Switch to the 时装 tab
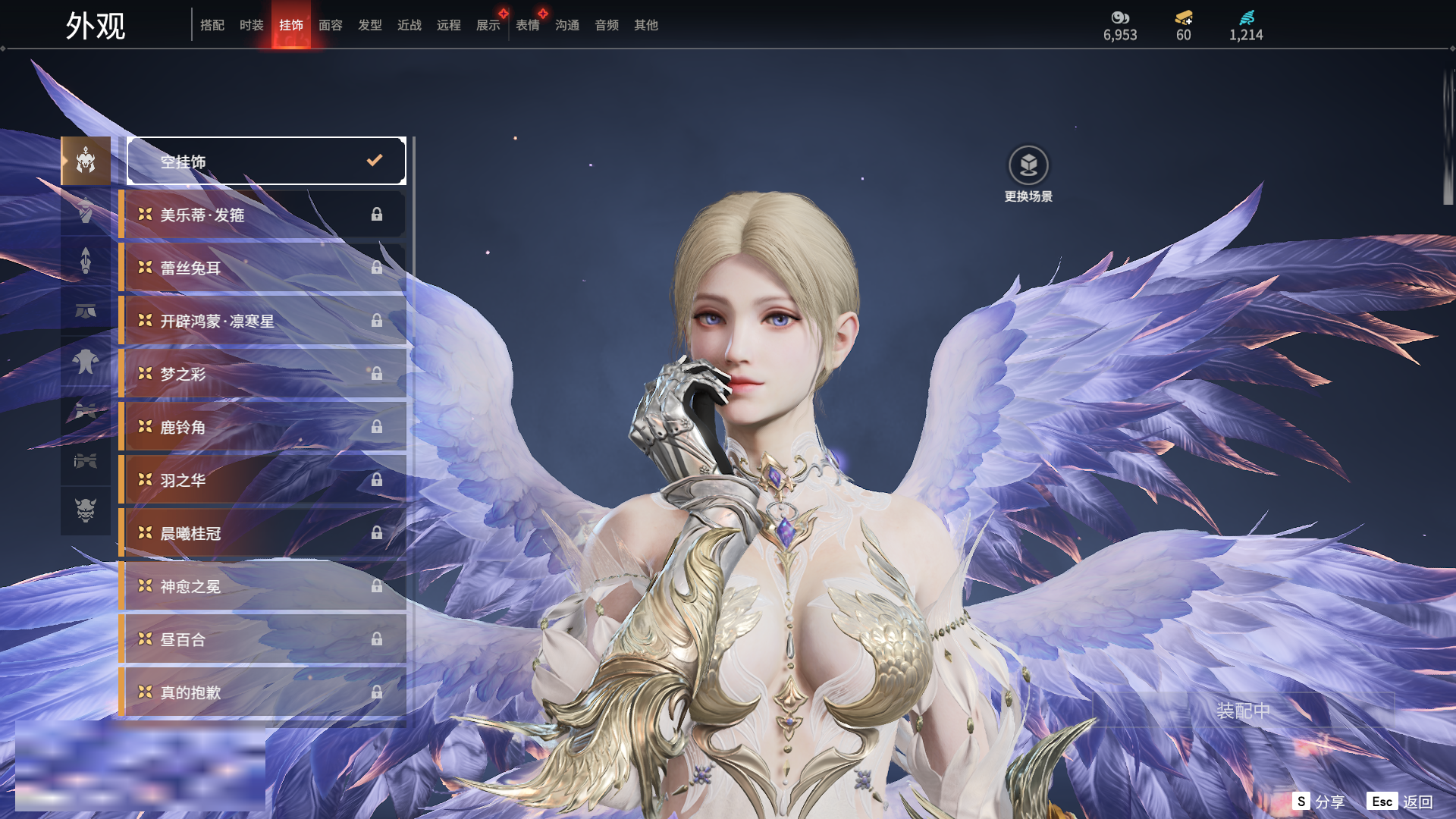The image size is (1456, 819). click(251, 25)
